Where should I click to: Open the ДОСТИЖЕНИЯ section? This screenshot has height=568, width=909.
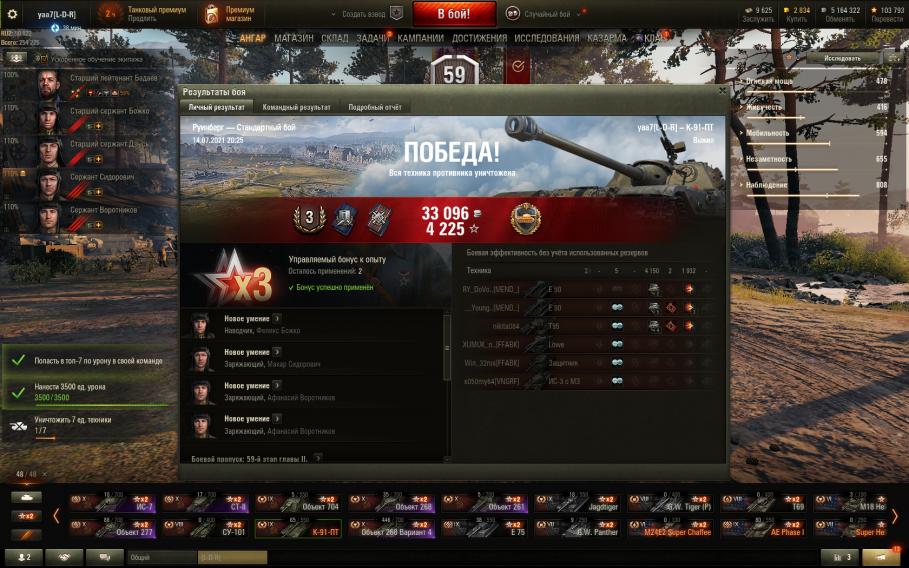point(479,38)
